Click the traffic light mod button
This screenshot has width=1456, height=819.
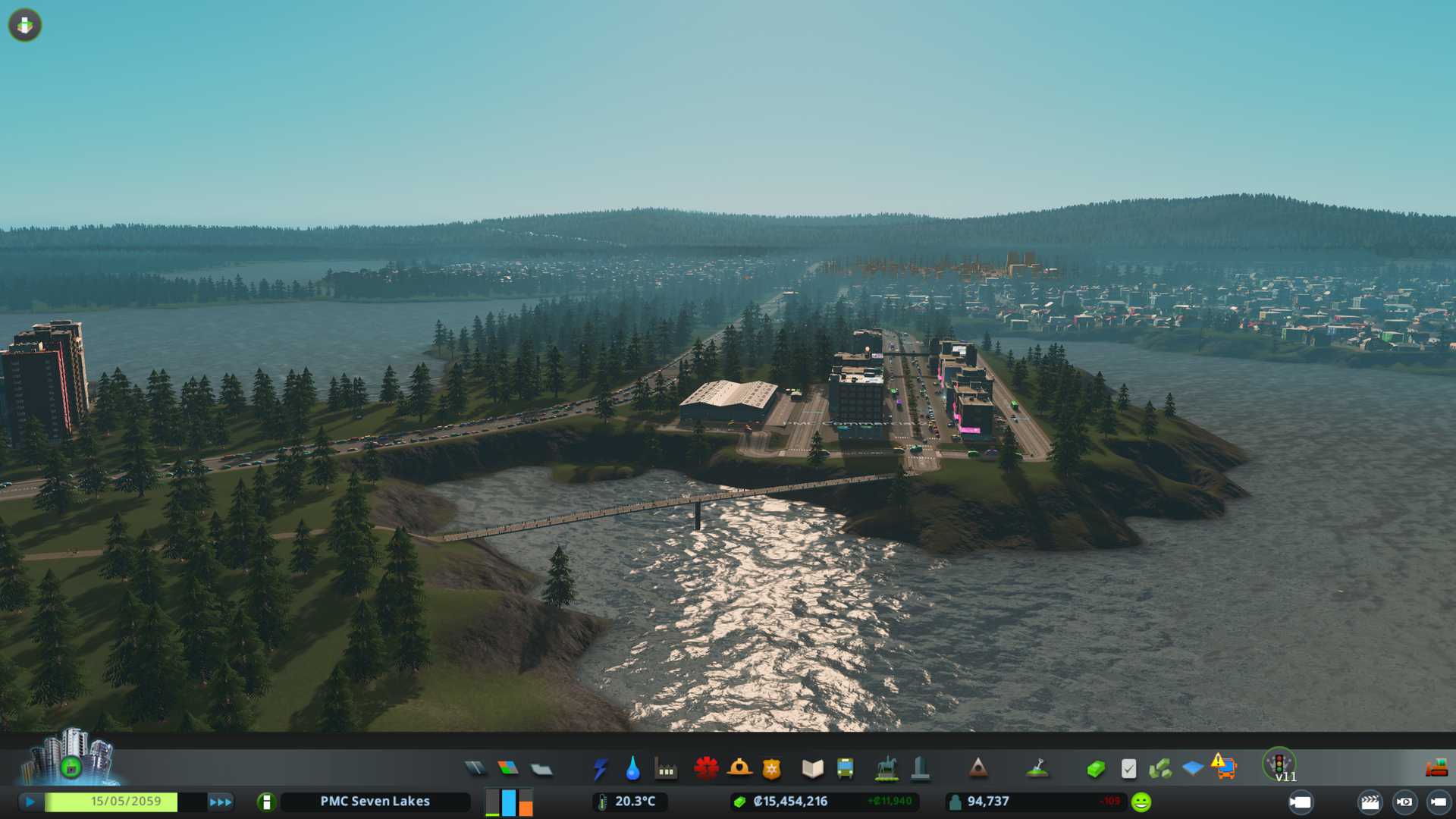[1279, 764]
